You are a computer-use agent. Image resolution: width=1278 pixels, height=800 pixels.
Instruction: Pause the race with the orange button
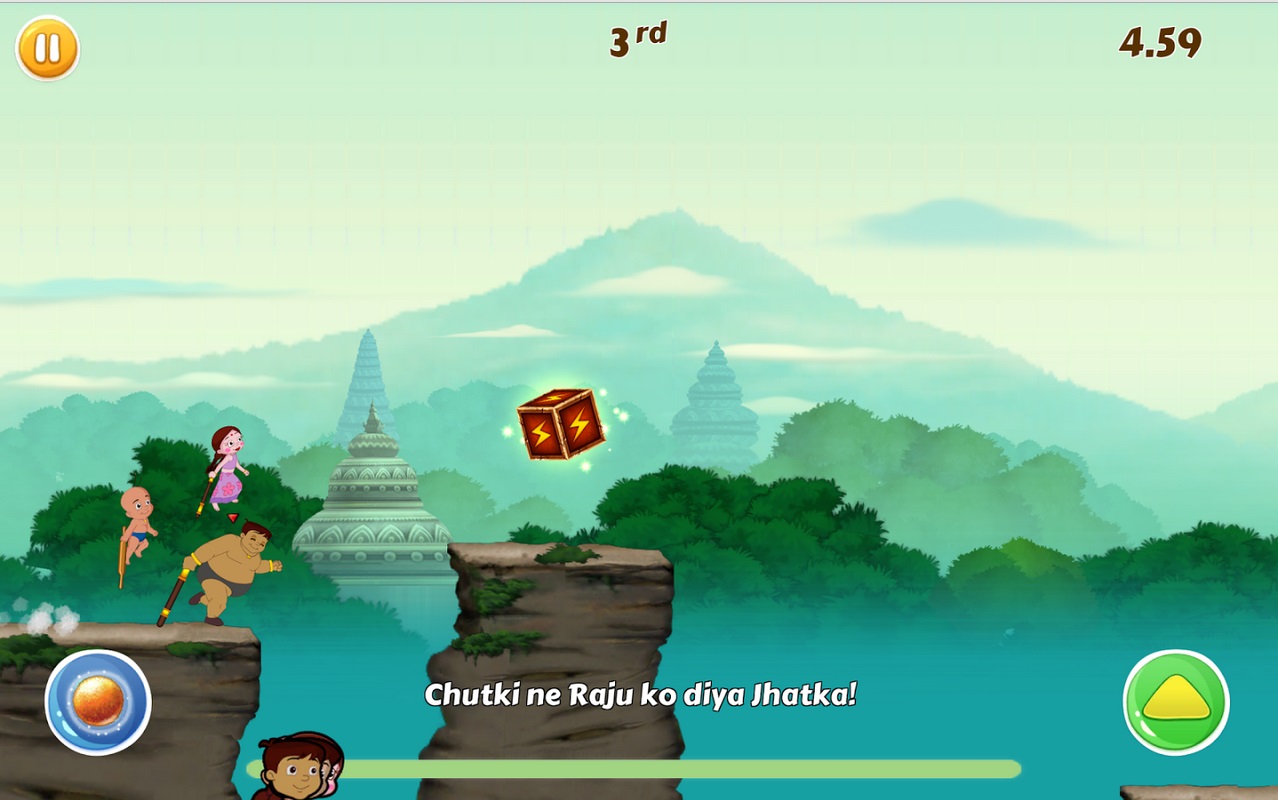(x=47, y=48)
